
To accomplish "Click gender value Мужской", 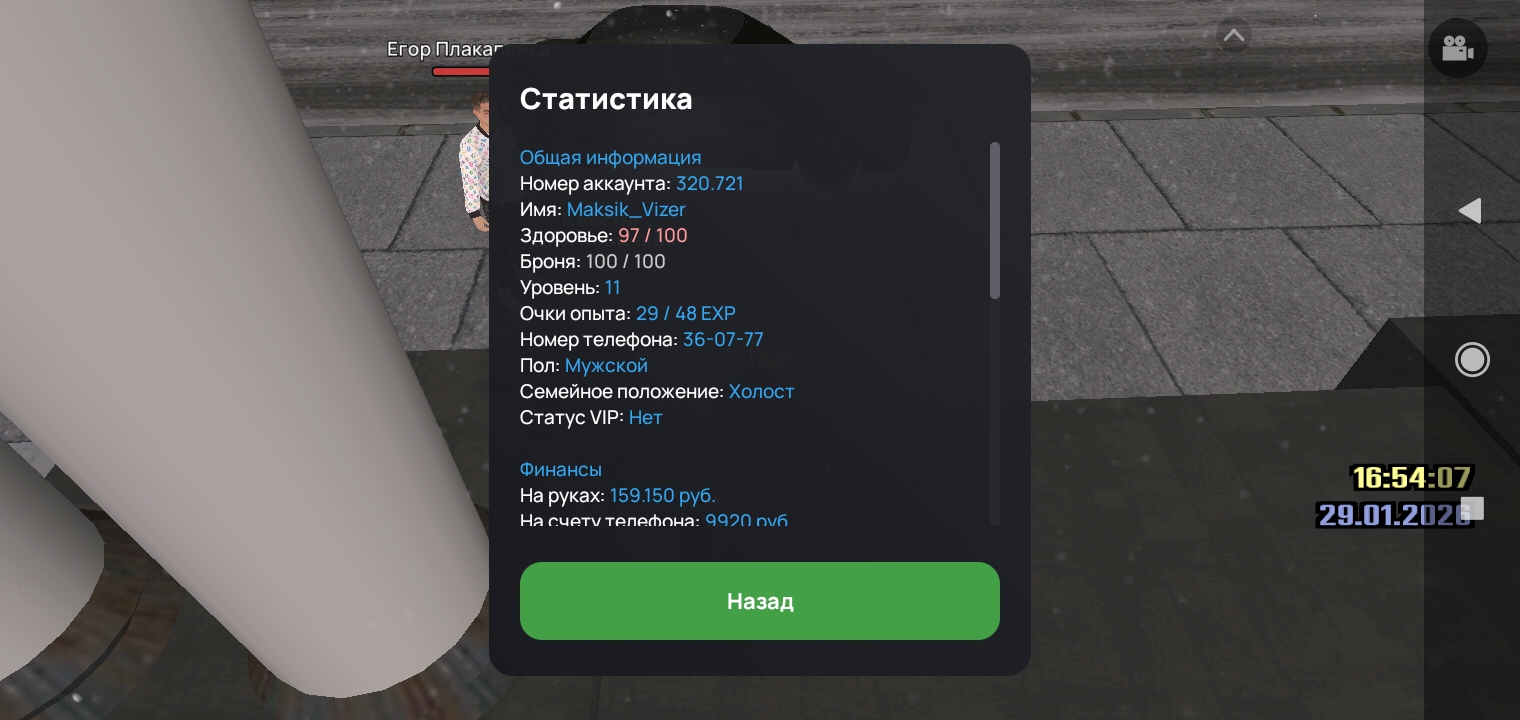I will coord(606,365).
